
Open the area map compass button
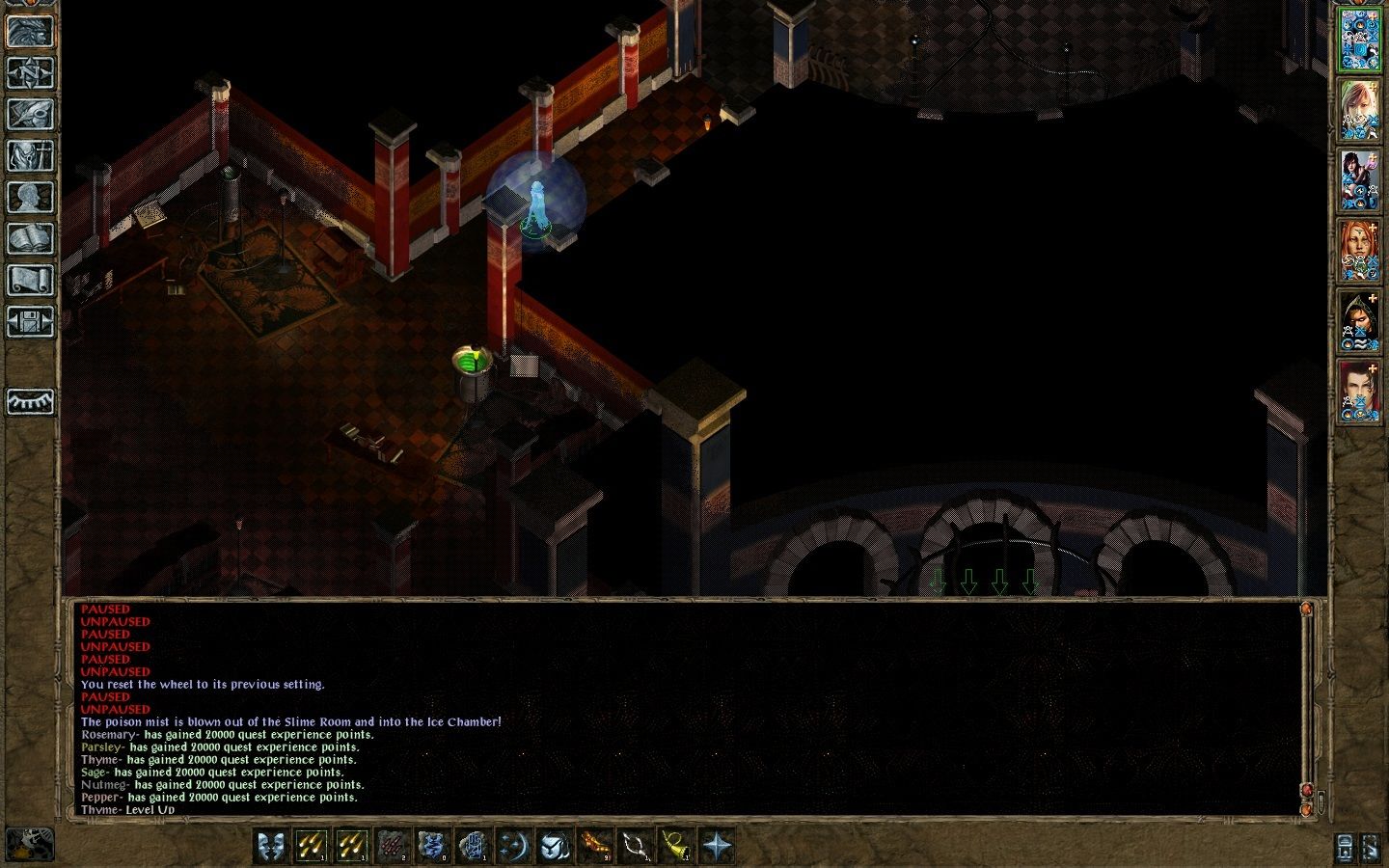(30, 72)
